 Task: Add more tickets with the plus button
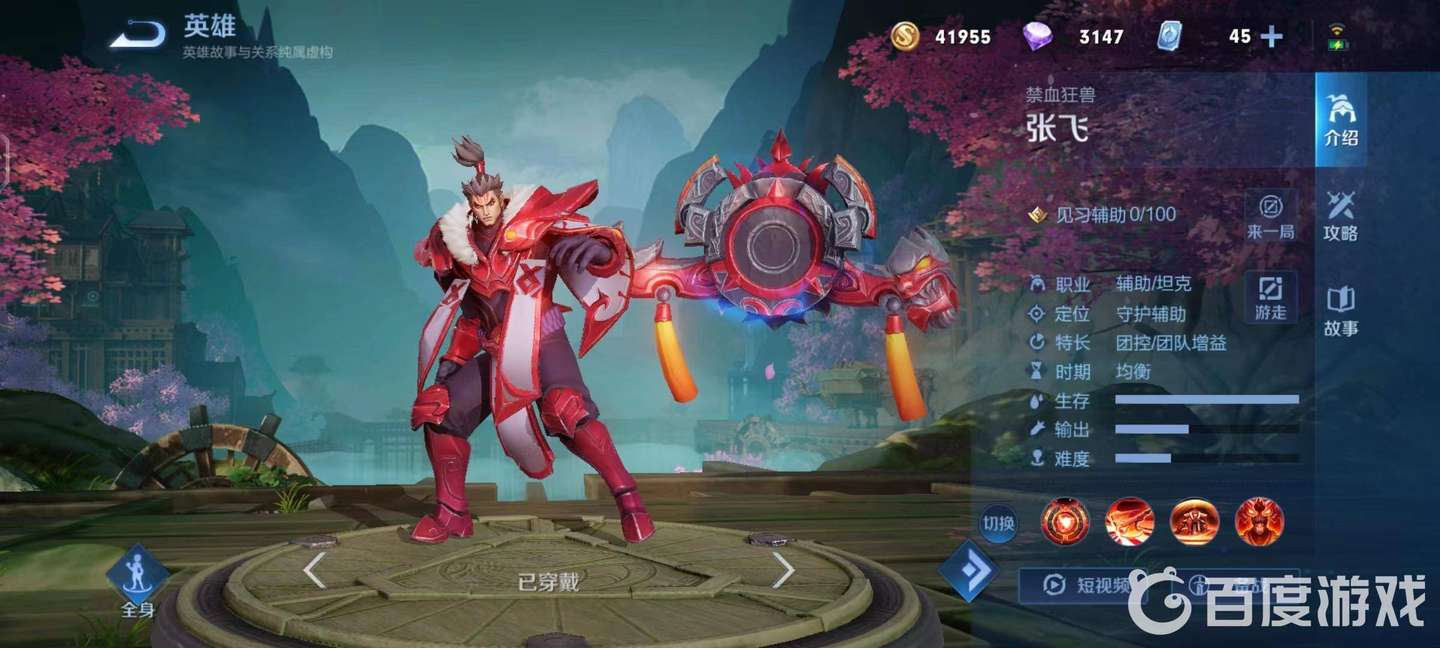pos(1271,37)
